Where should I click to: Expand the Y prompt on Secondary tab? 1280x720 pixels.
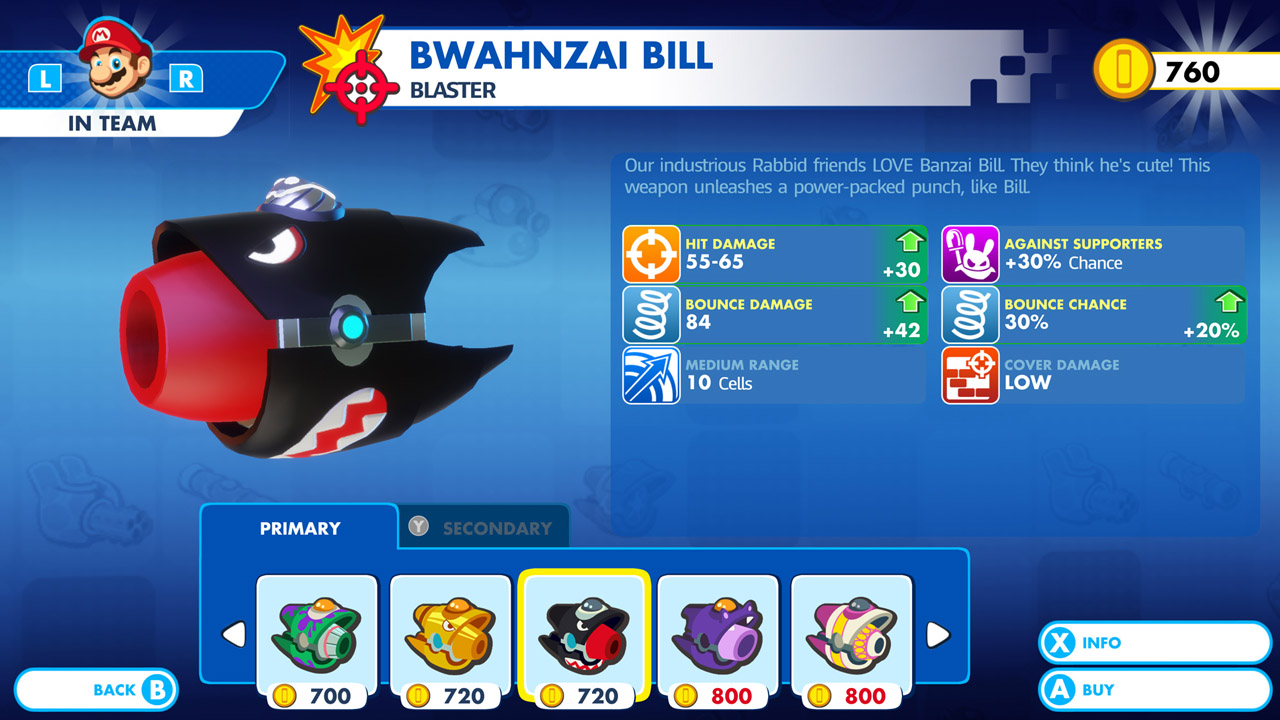pyautogui.click(x=420, y=526)
